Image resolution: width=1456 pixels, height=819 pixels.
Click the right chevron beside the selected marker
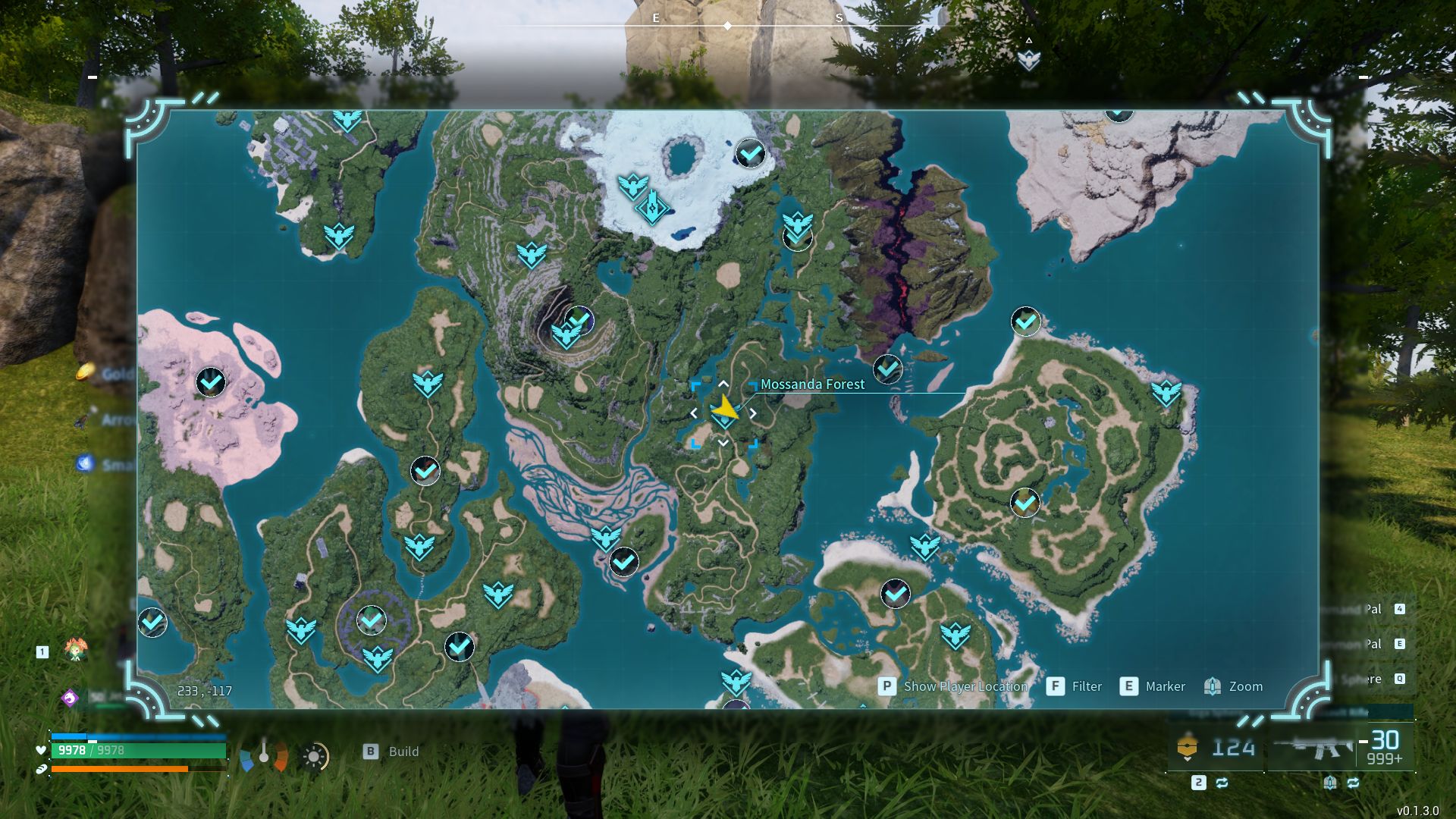click(752, 413)
